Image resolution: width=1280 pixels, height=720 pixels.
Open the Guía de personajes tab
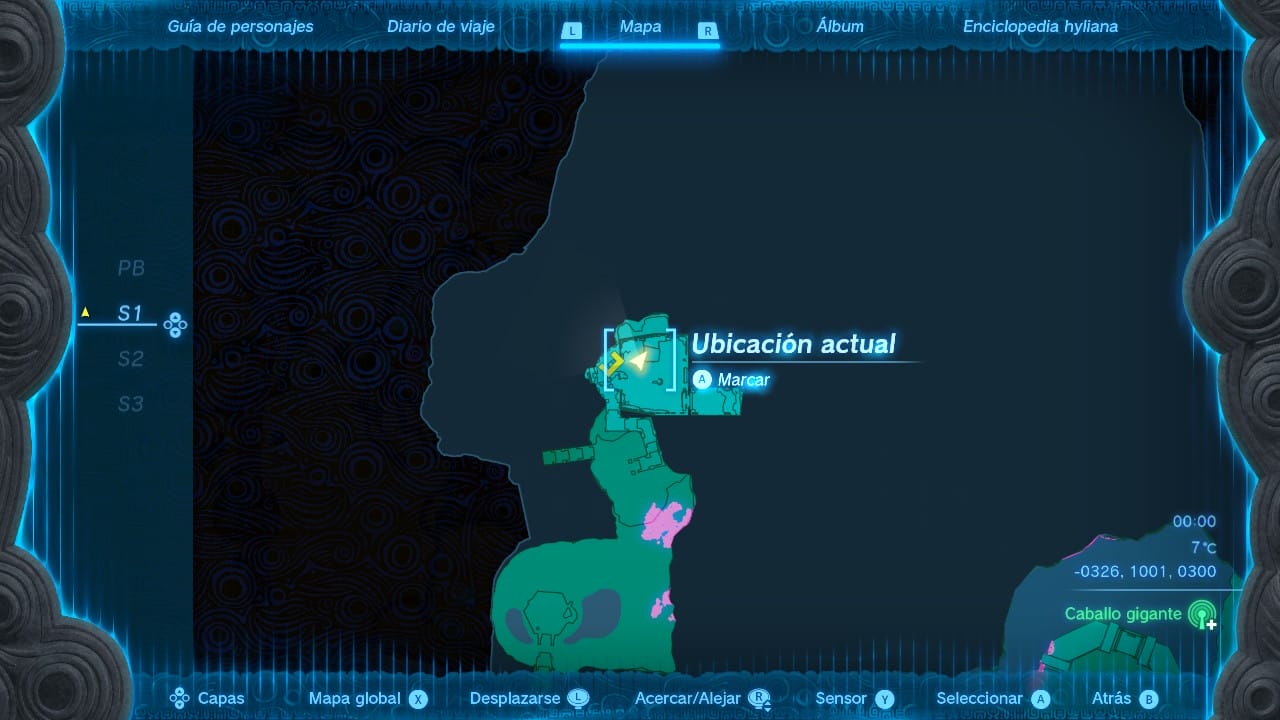(x=240, y=27)
